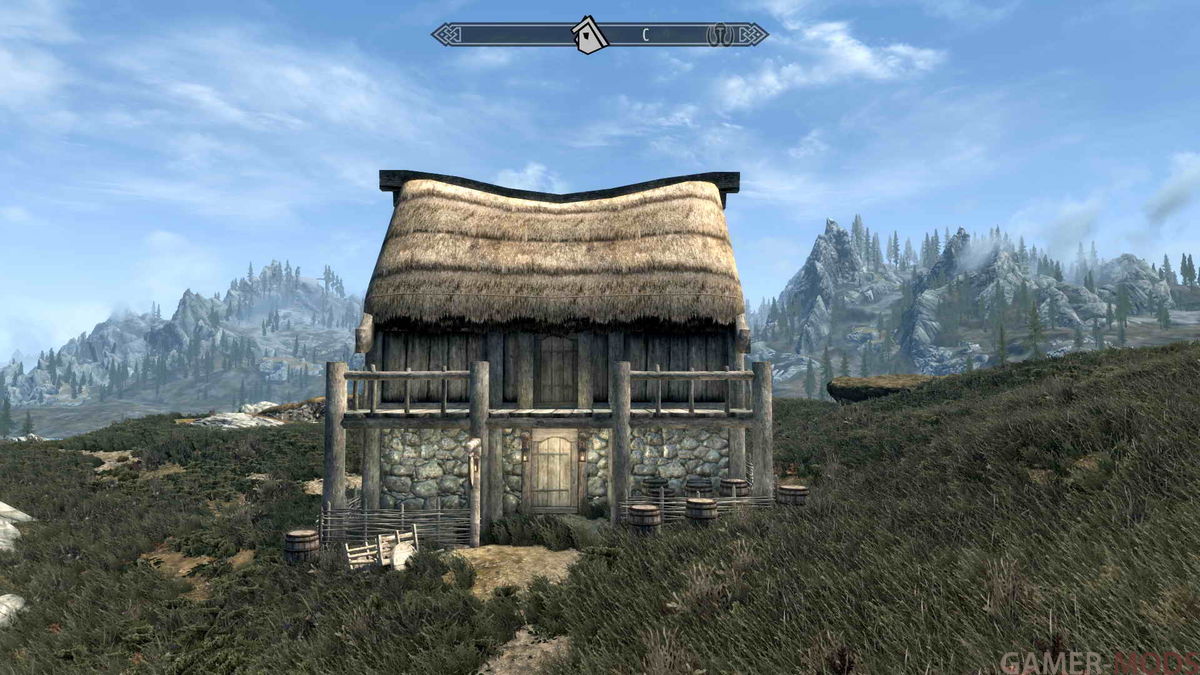This screenshot has height=675, width=1200.
Task: Select the faded location marker on the compass
Action: click(716, 35)
